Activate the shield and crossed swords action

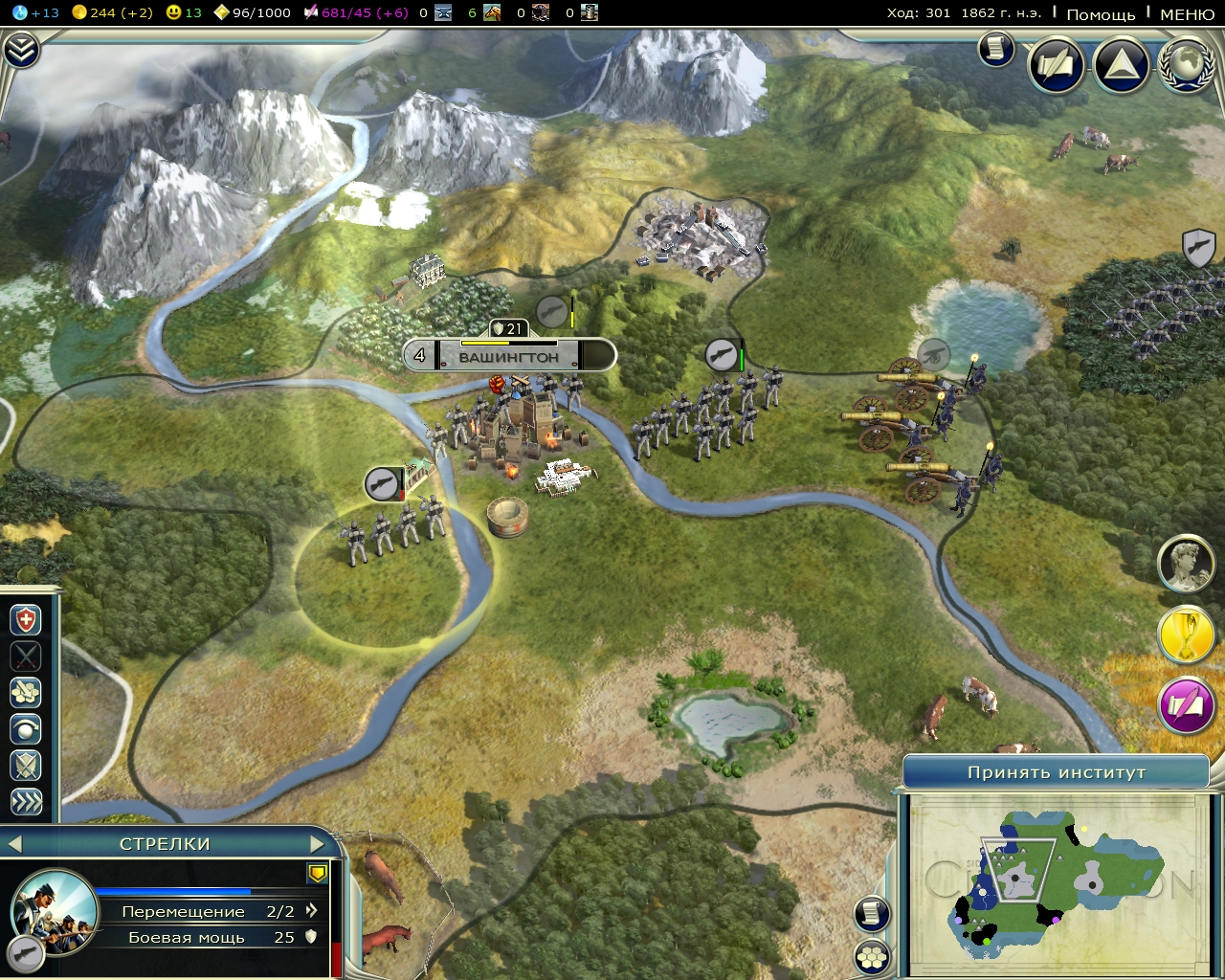point(26,766)
